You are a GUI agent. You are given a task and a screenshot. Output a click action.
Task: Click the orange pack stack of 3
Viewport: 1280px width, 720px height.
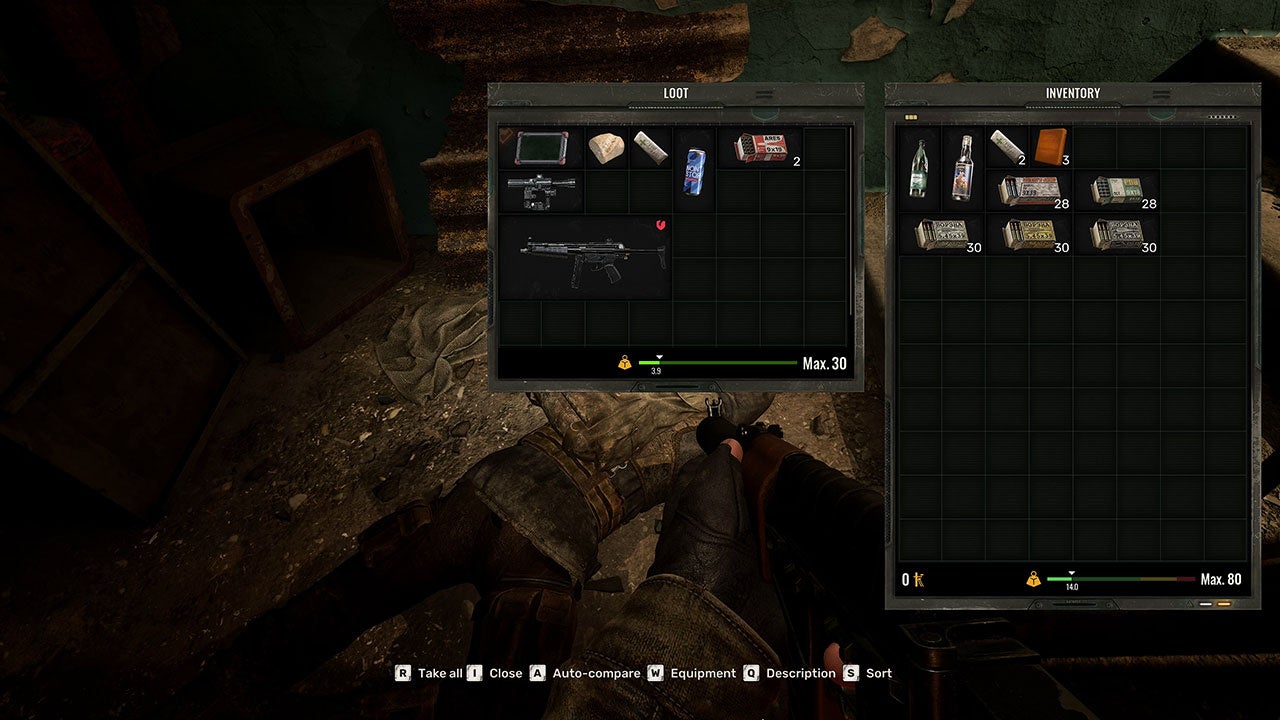(1050, 146)
